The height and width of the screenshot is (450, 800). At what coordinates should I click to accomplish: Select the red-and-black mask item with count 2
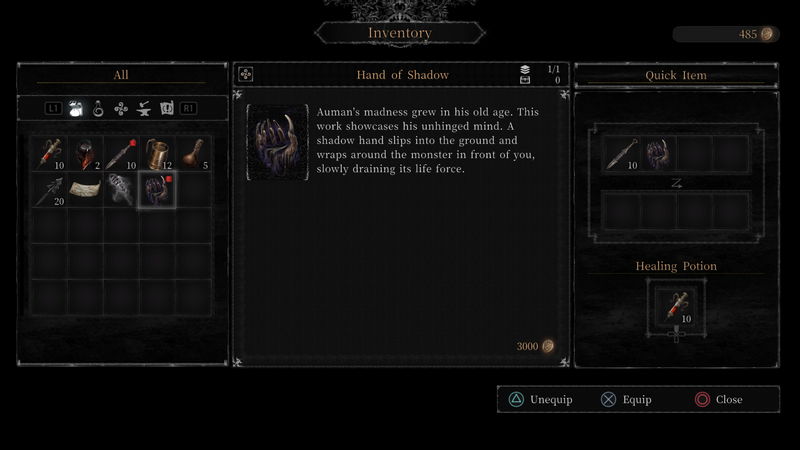(85, 154)
